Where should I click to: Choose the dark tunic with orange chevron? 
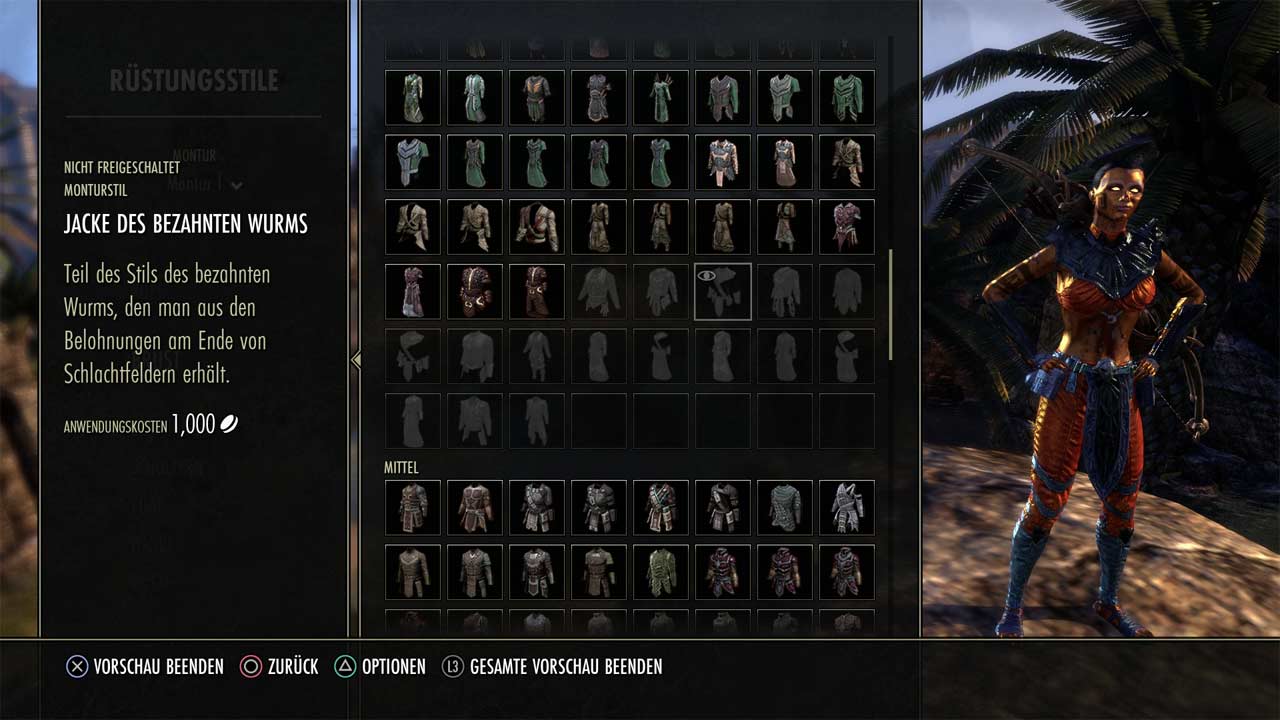tap(537, 98)
